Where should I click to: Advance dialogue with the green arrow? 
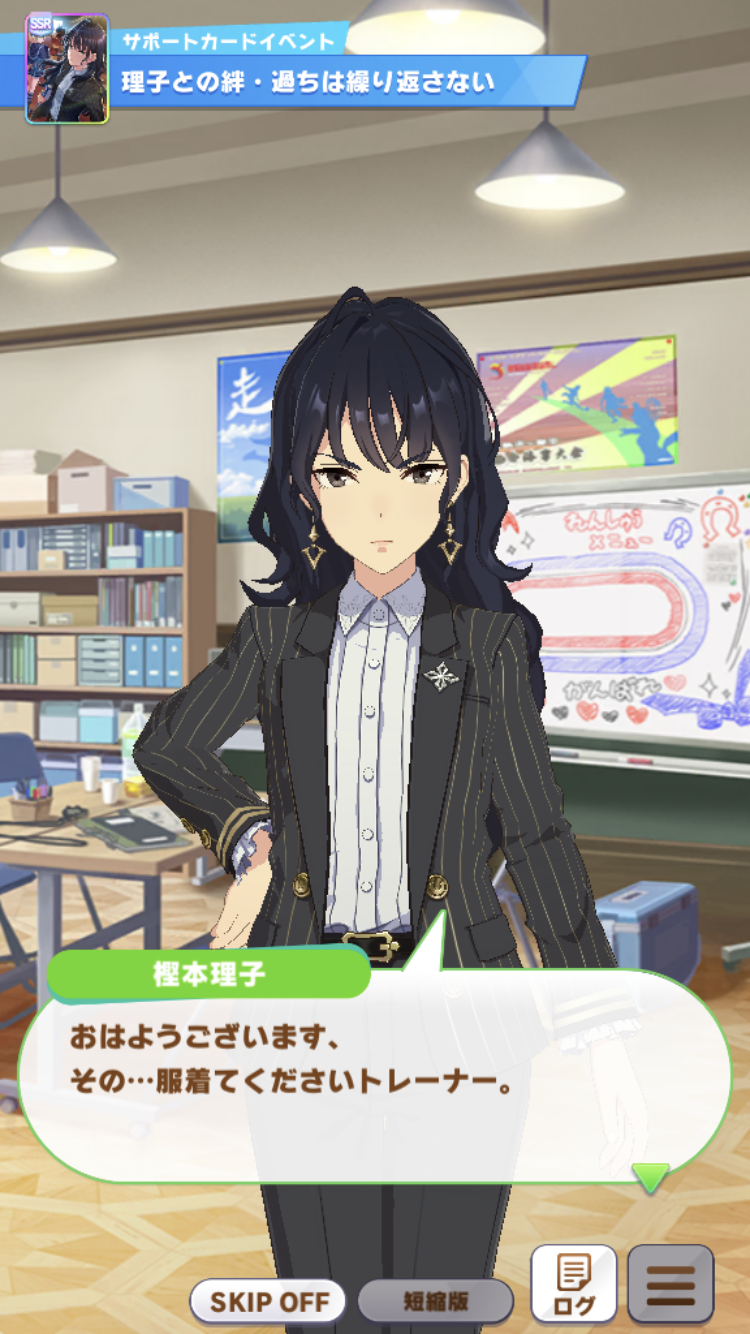point(651,1177)
